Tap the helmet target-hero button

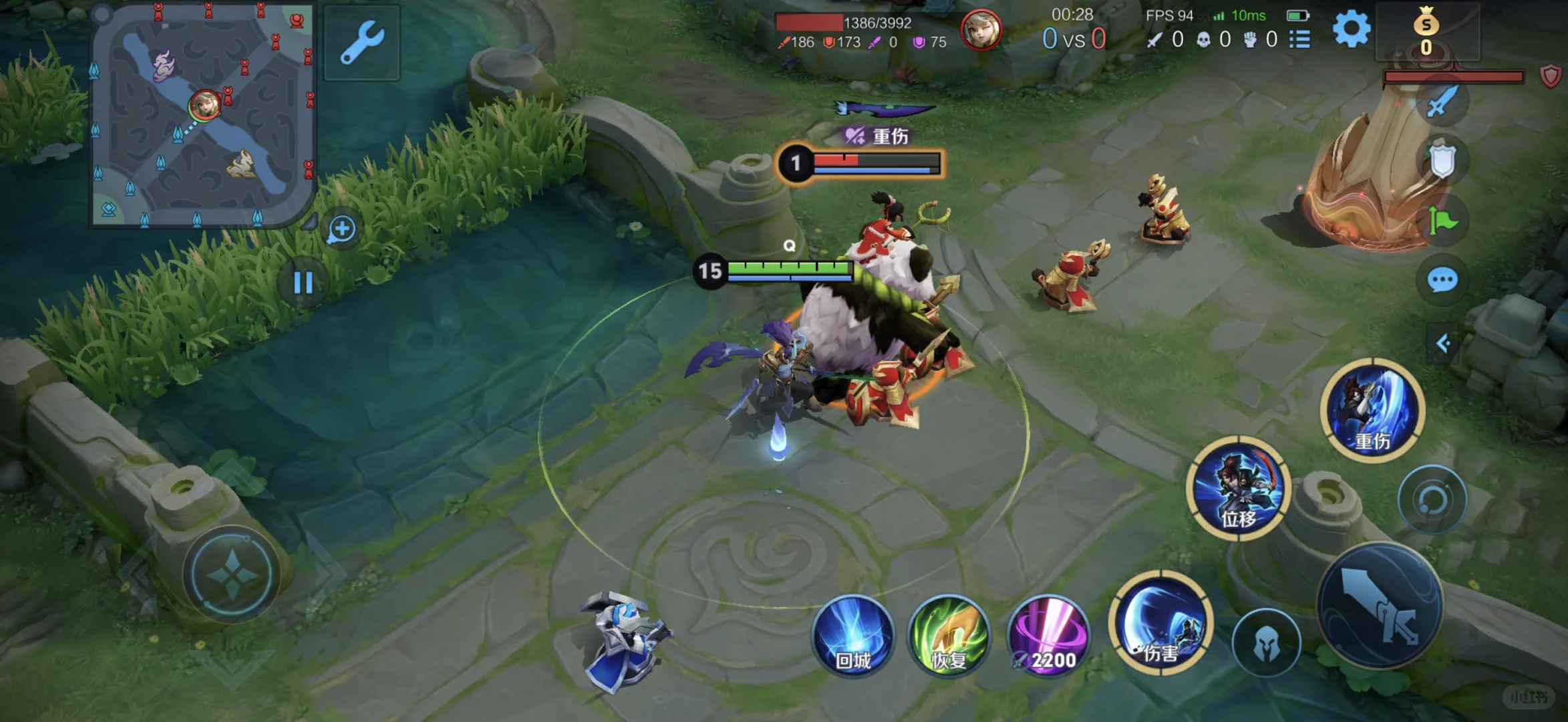[1266, 643]
